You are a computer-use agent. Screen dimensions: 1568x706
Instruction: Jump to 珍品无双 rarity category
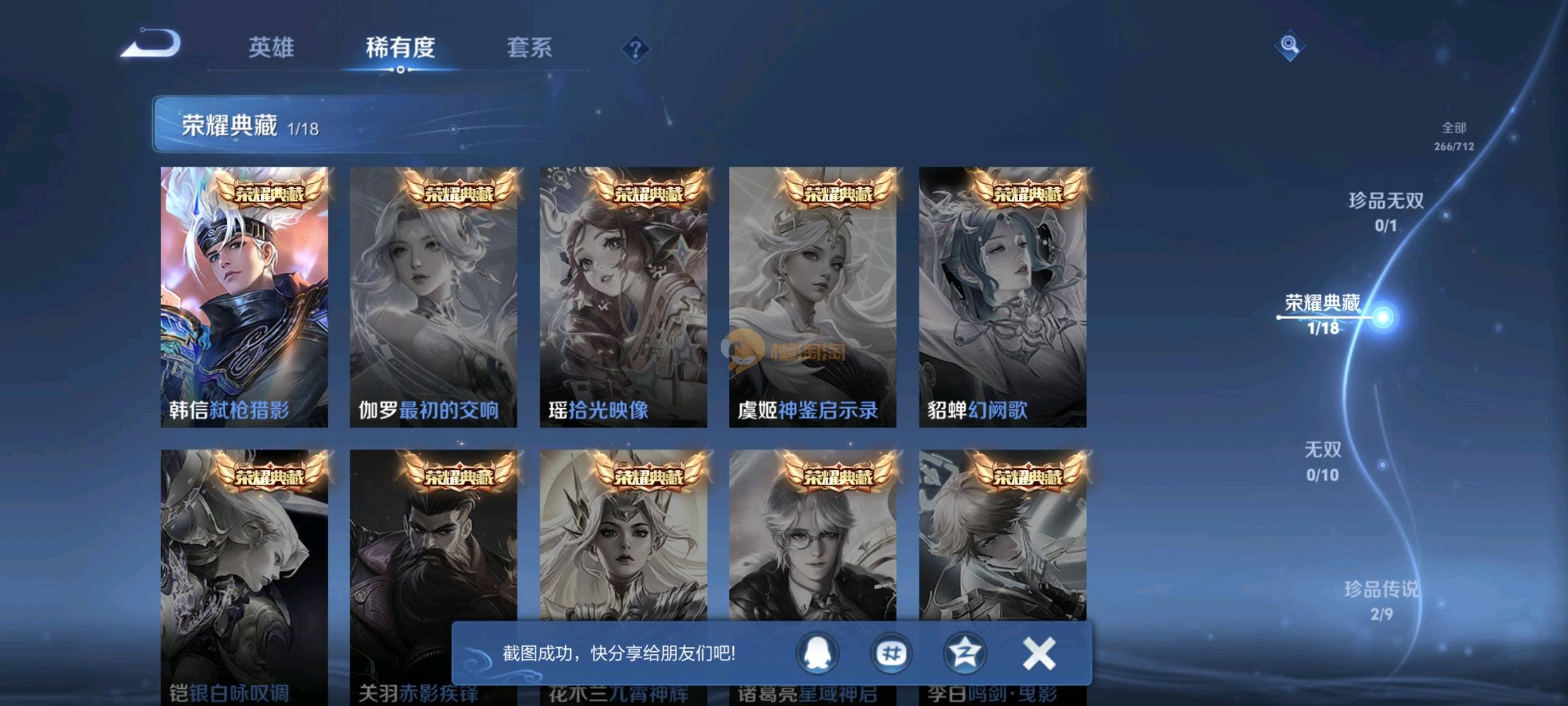[x=1386, y=210]
